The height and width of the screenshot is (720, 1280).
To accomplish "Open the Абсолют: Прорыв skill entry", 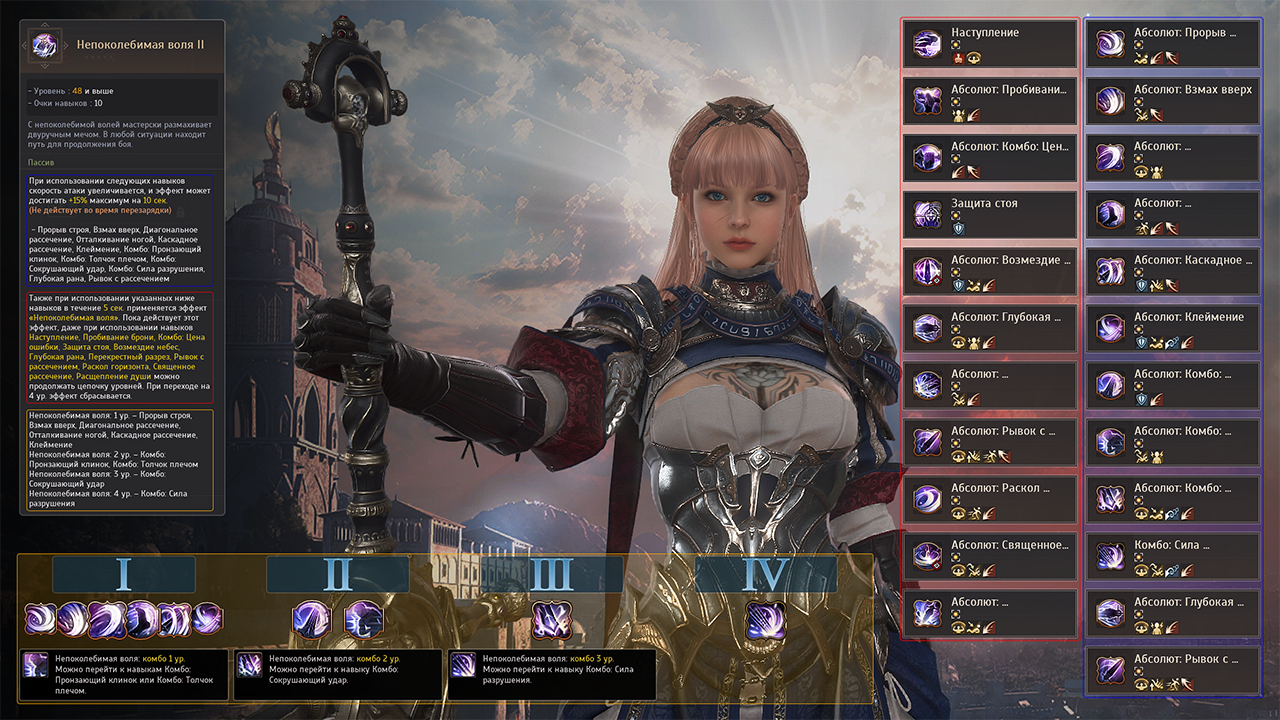I will (1173, 44).
